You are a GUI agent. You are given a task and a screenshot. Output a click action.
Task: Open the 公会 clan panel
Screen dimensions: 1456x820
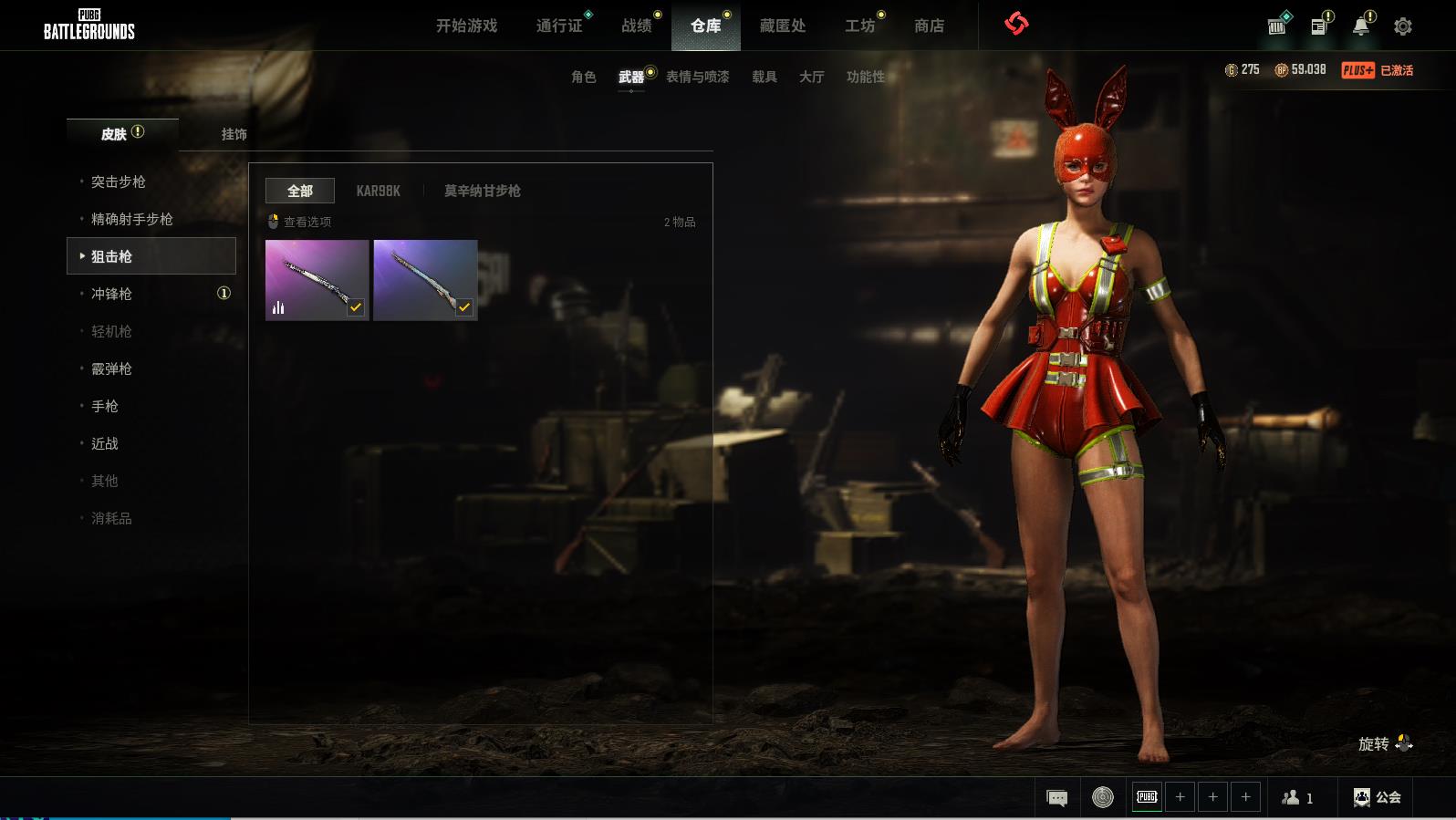pos(1378,797)
